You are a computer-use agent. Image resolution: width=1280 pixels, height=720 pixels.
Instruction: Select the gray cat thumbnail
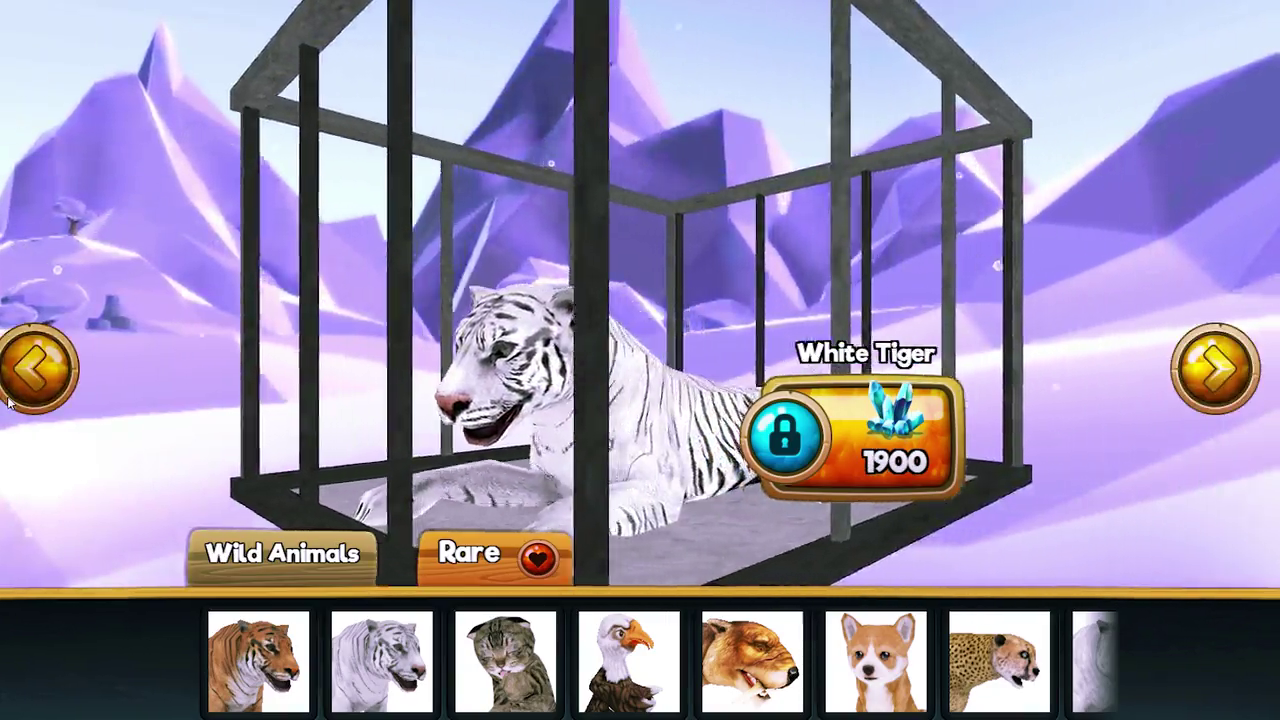click(x=506, y=660)
